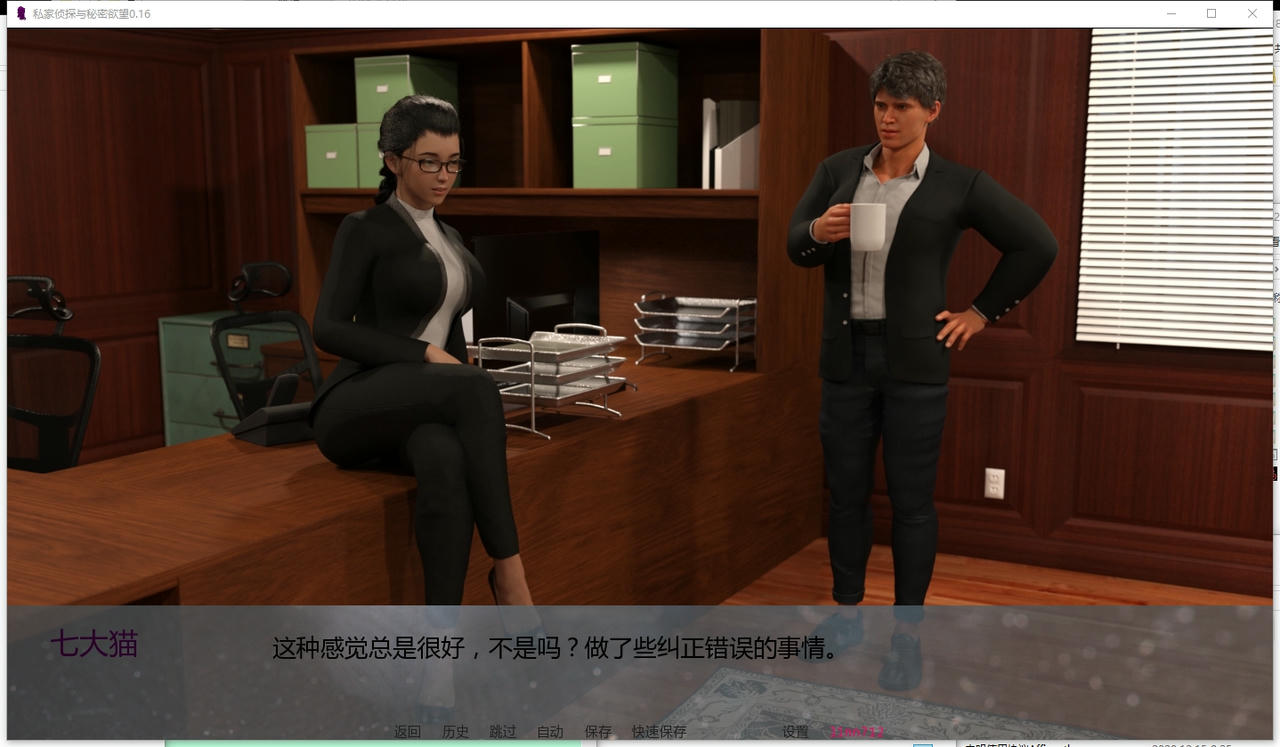Click the red 31mn712 link
Viewport: 1280px width, 747px height.
(x=856, y=731)
